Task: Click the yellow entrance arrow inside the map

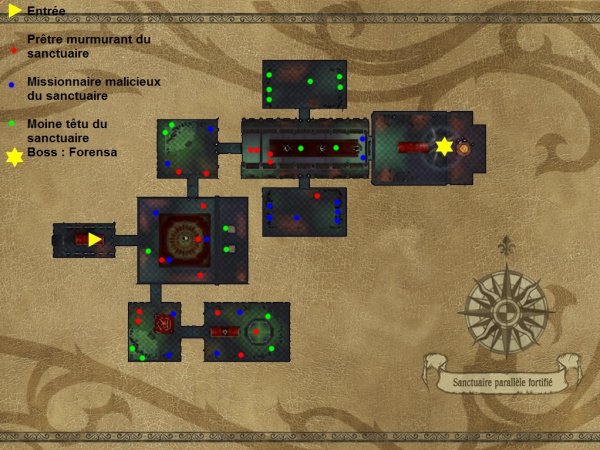Action: pos(94,239)
